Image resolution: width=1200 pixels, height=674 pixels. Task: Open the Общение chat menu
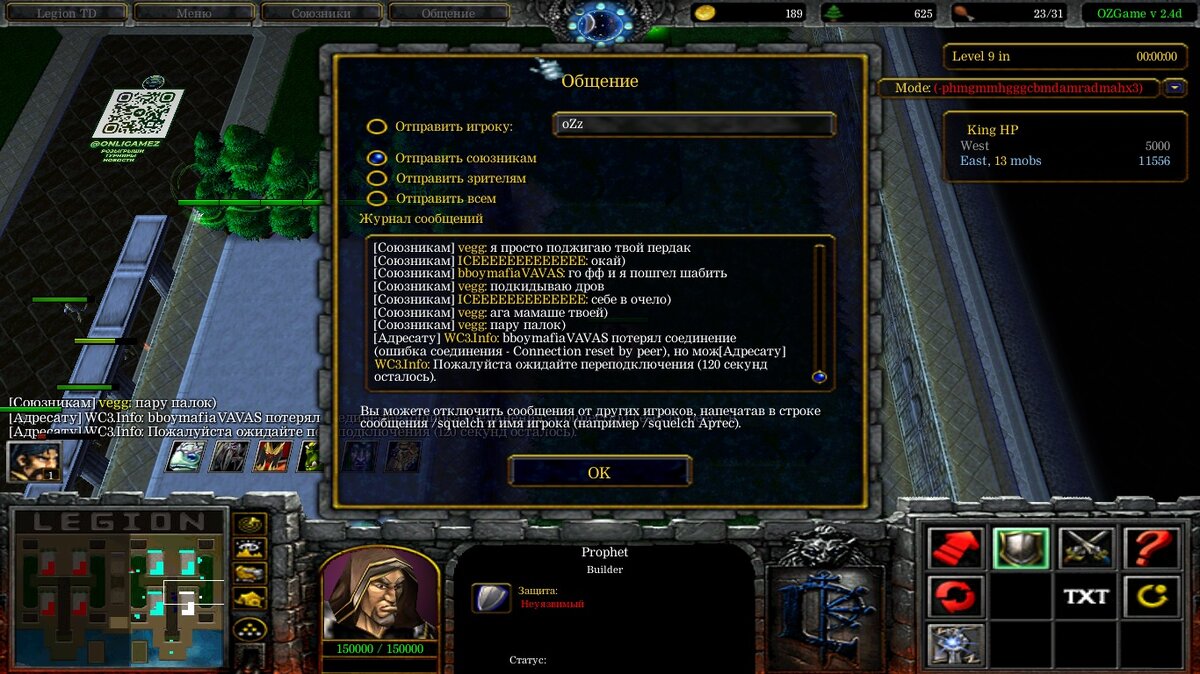point(448,13)
